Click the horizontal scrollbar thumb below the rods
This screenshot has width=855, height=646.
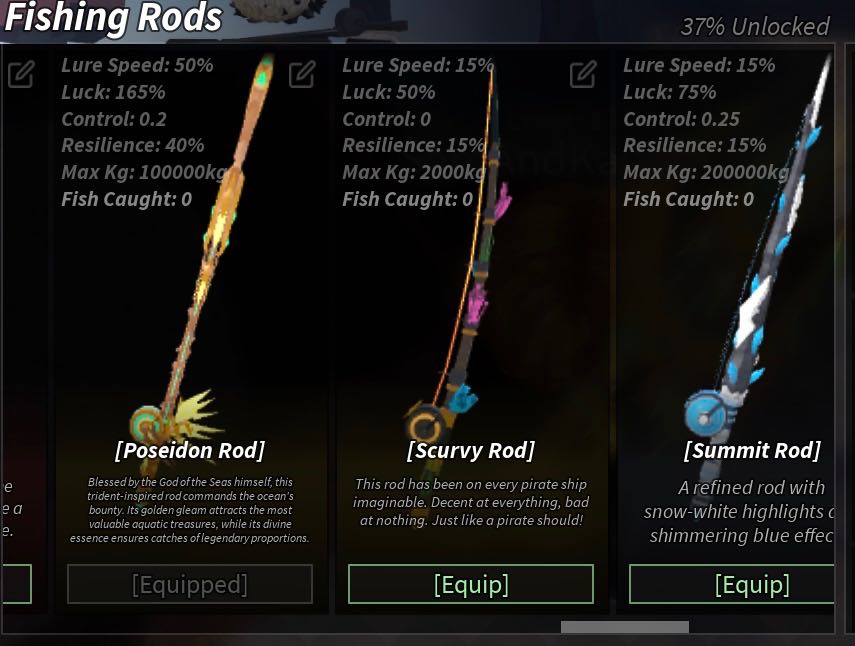(x=624, y=627)
